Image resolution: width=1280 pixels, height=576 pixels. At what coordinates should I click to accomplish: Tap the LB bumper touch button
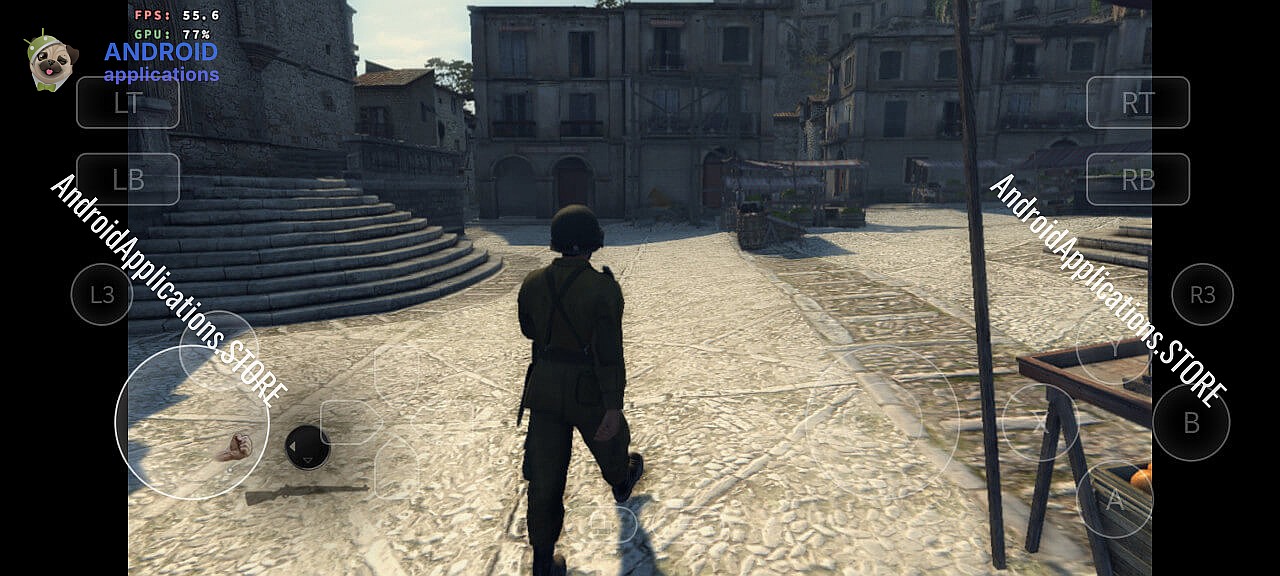pos(128,179)
